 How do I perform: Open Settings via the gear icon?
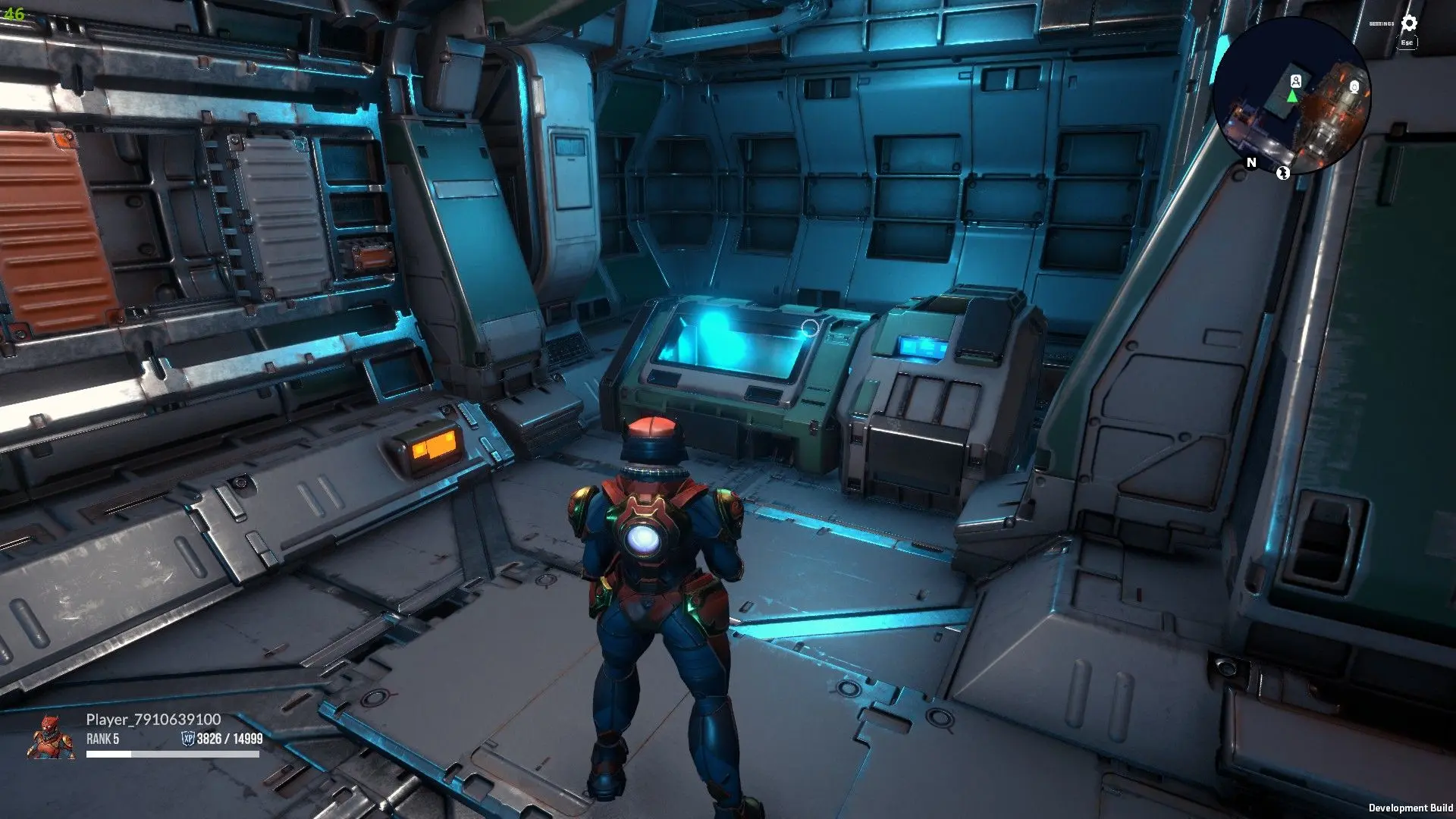[1409, 24]
